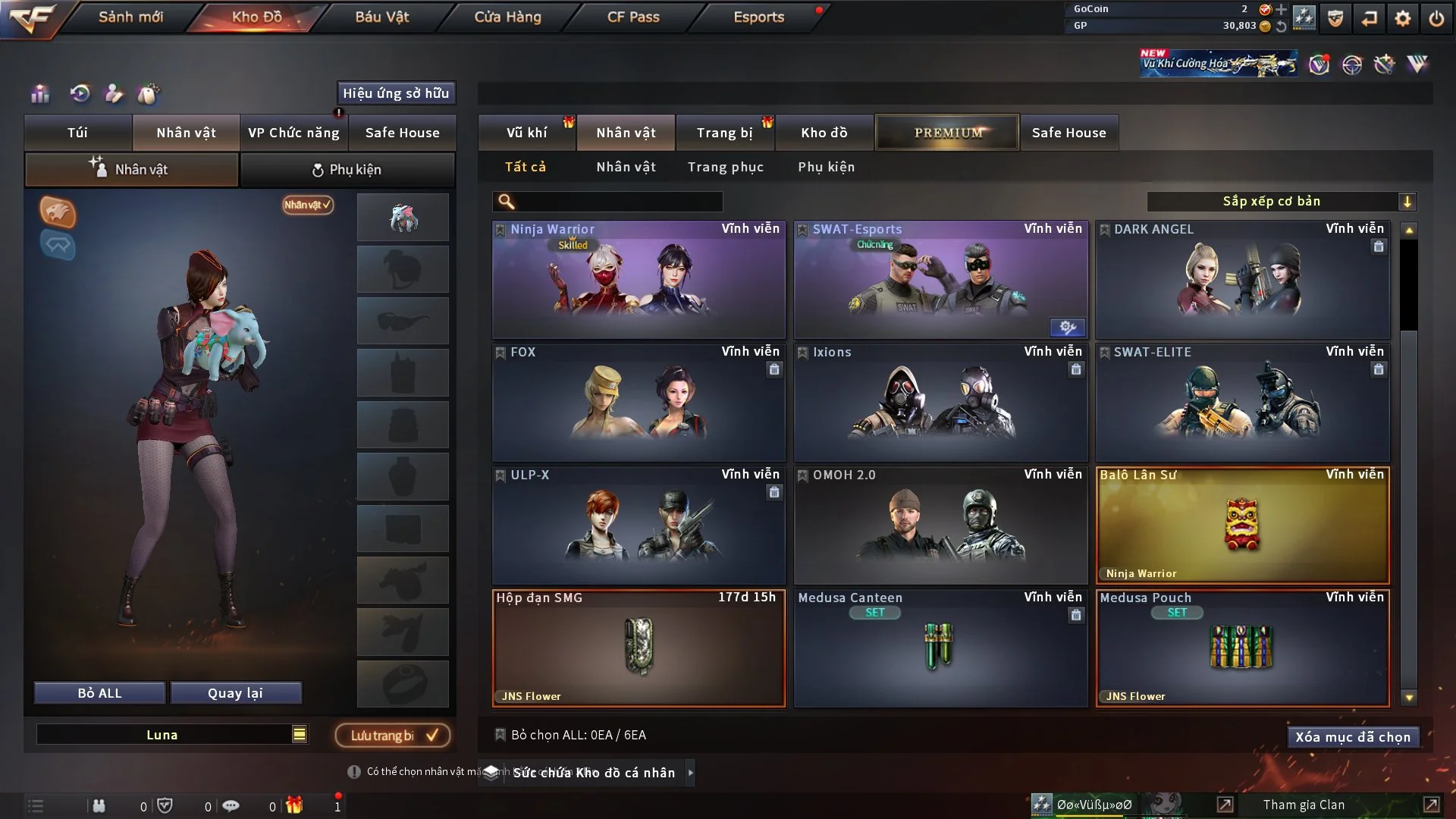Click the Bỏ ALL button
Screen dimensions: 1456x819
coord(99,693)
